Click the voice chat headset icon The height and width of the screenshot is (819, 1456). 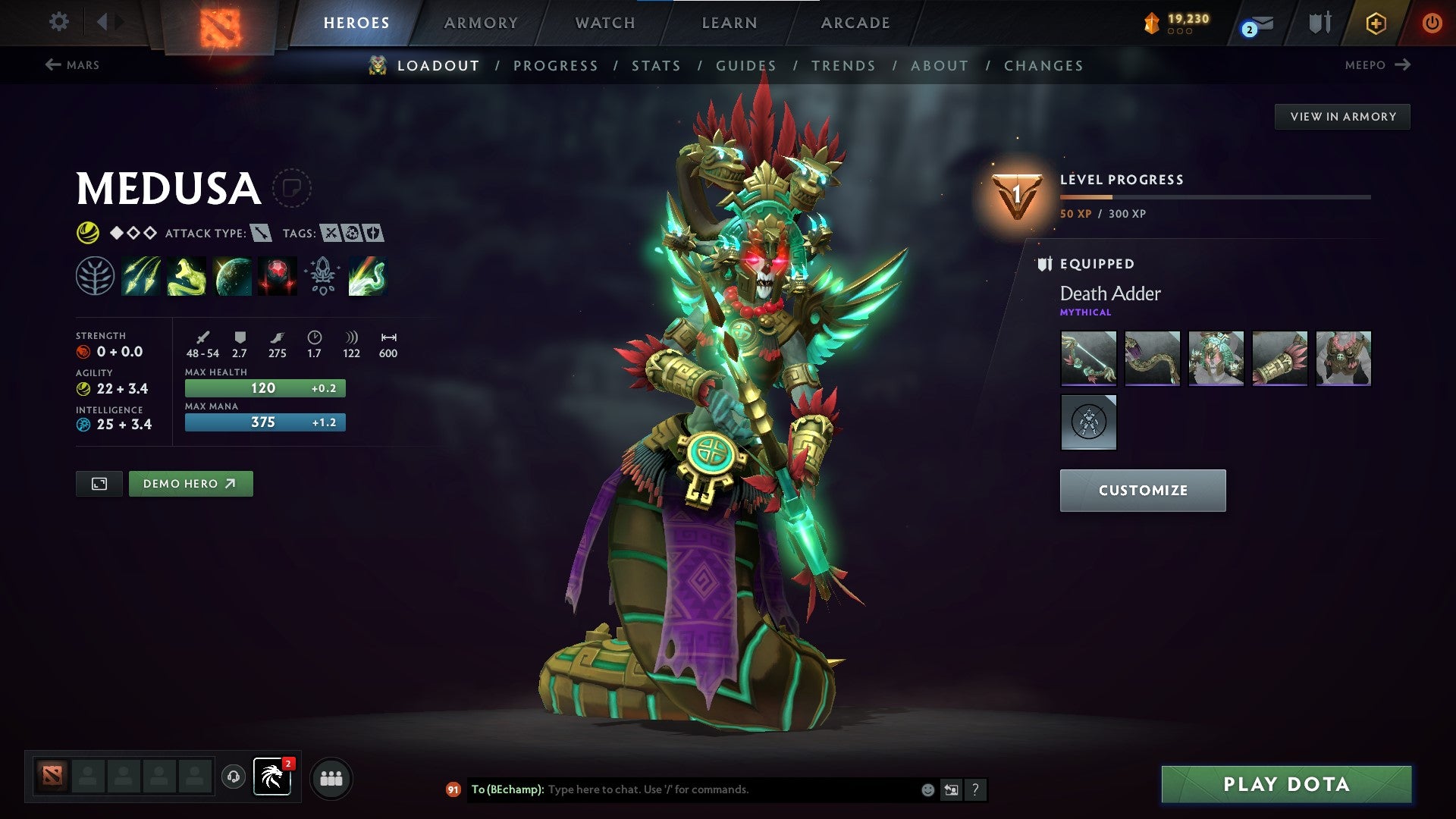tap(234, 778)
